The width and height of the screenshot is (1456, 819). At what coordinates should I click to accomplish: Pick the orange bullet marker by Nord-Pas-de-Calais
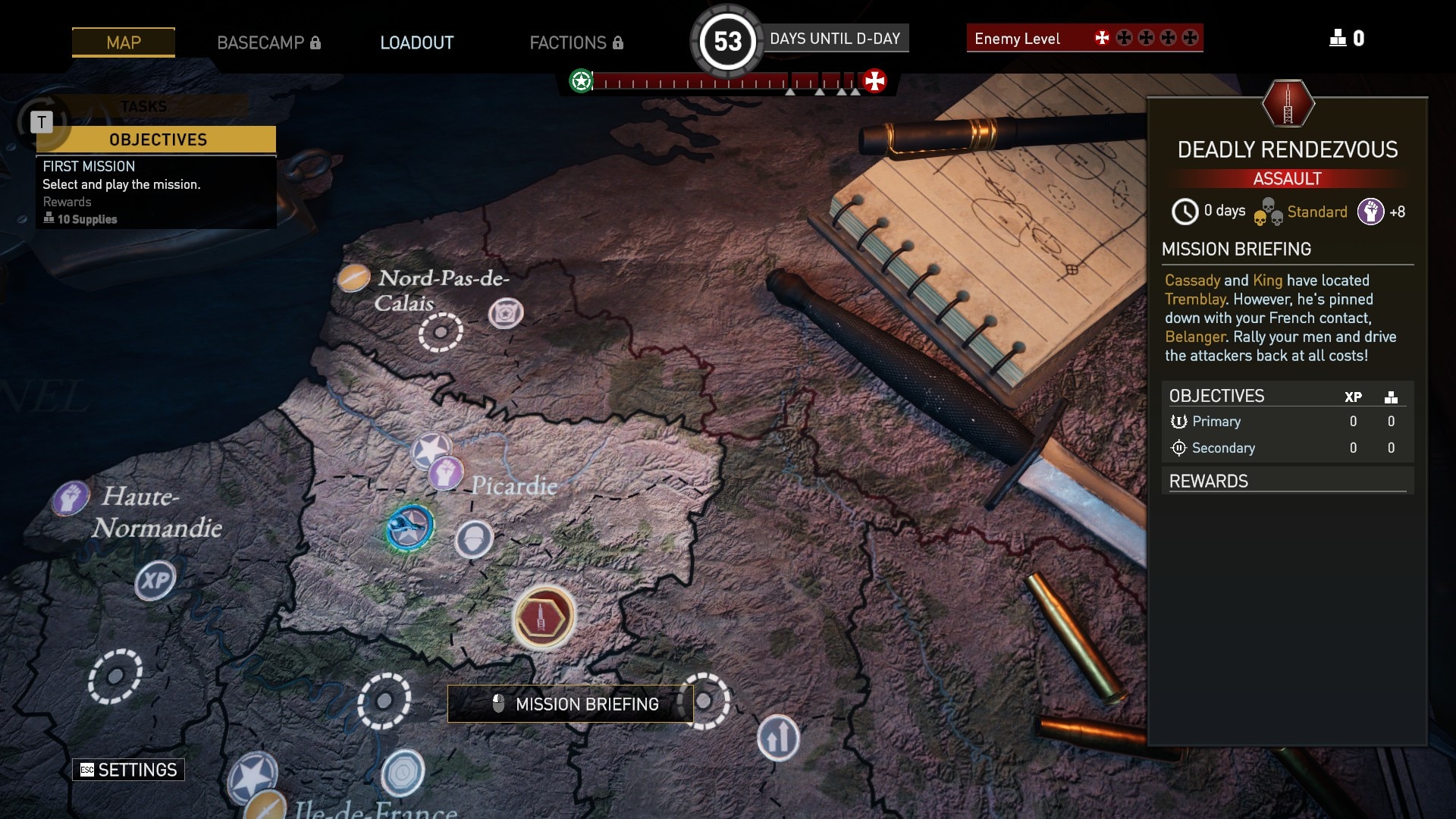[x=353, y=278]
